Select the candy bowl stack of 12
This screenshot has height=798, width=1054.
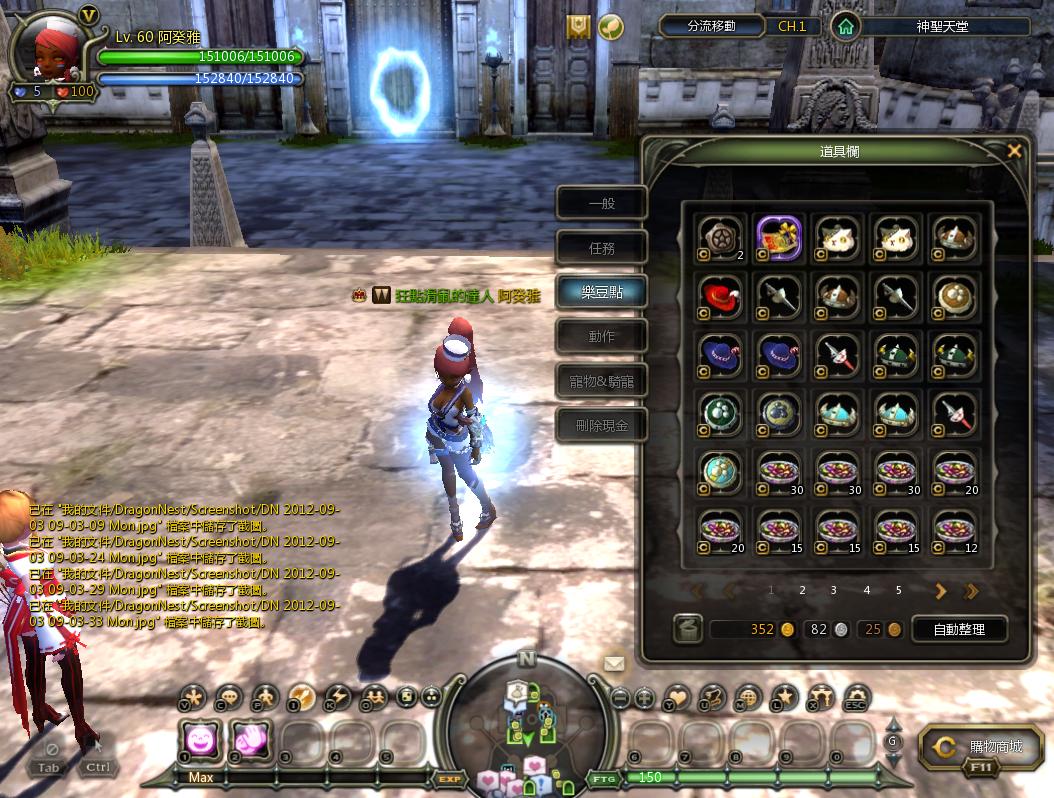[953, 531]
